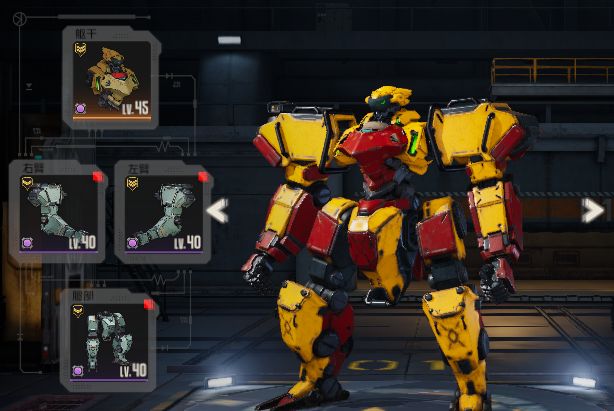Select the torso part slot at level 45
Viewport: 614px width, 411px height.
[111, 77]
